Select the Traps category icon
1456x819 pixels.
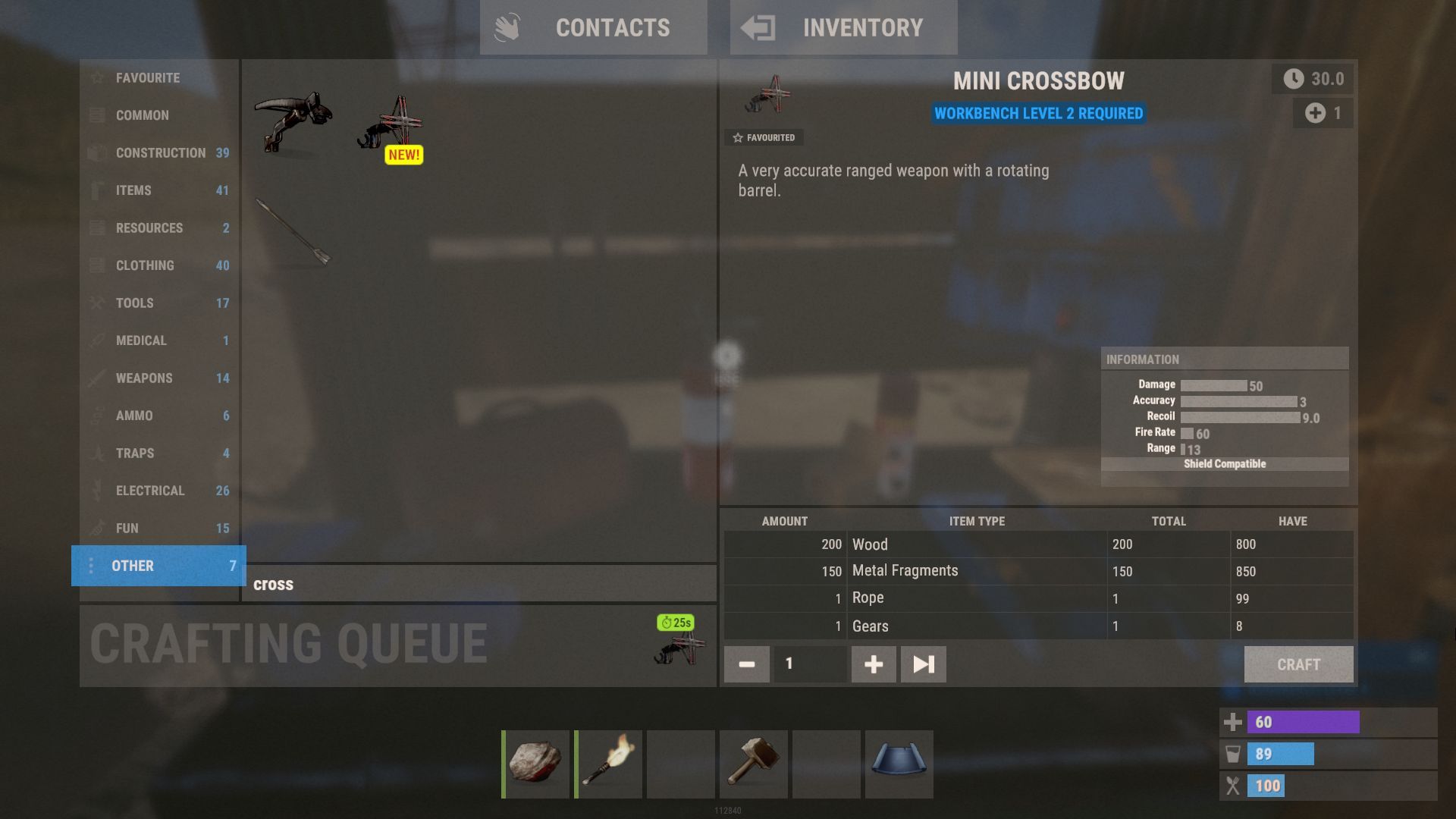click(97, 453)
